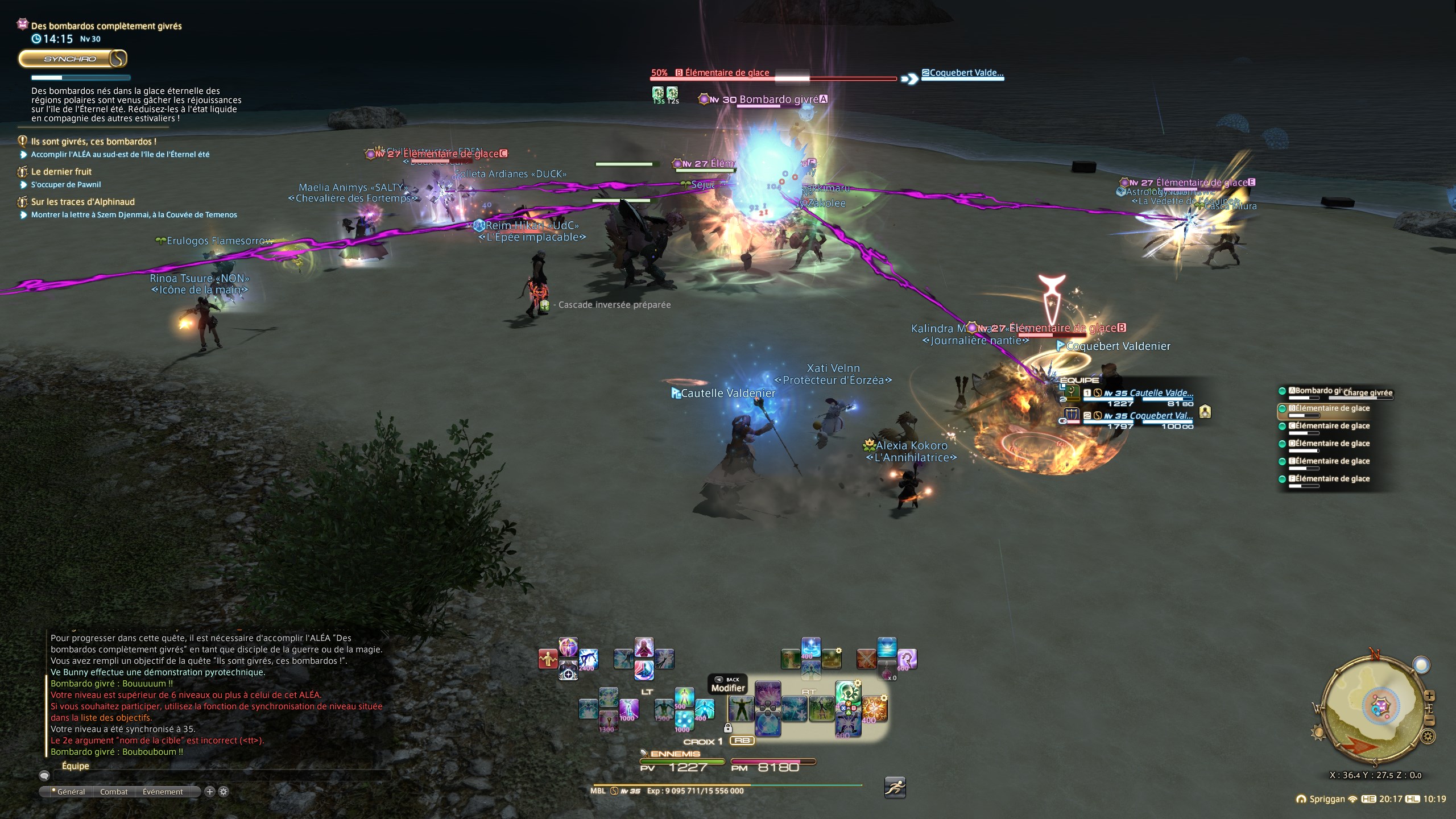Switch to the Combat chat tab
This screenshot has width=1456, height=819.
click(114, 792)
